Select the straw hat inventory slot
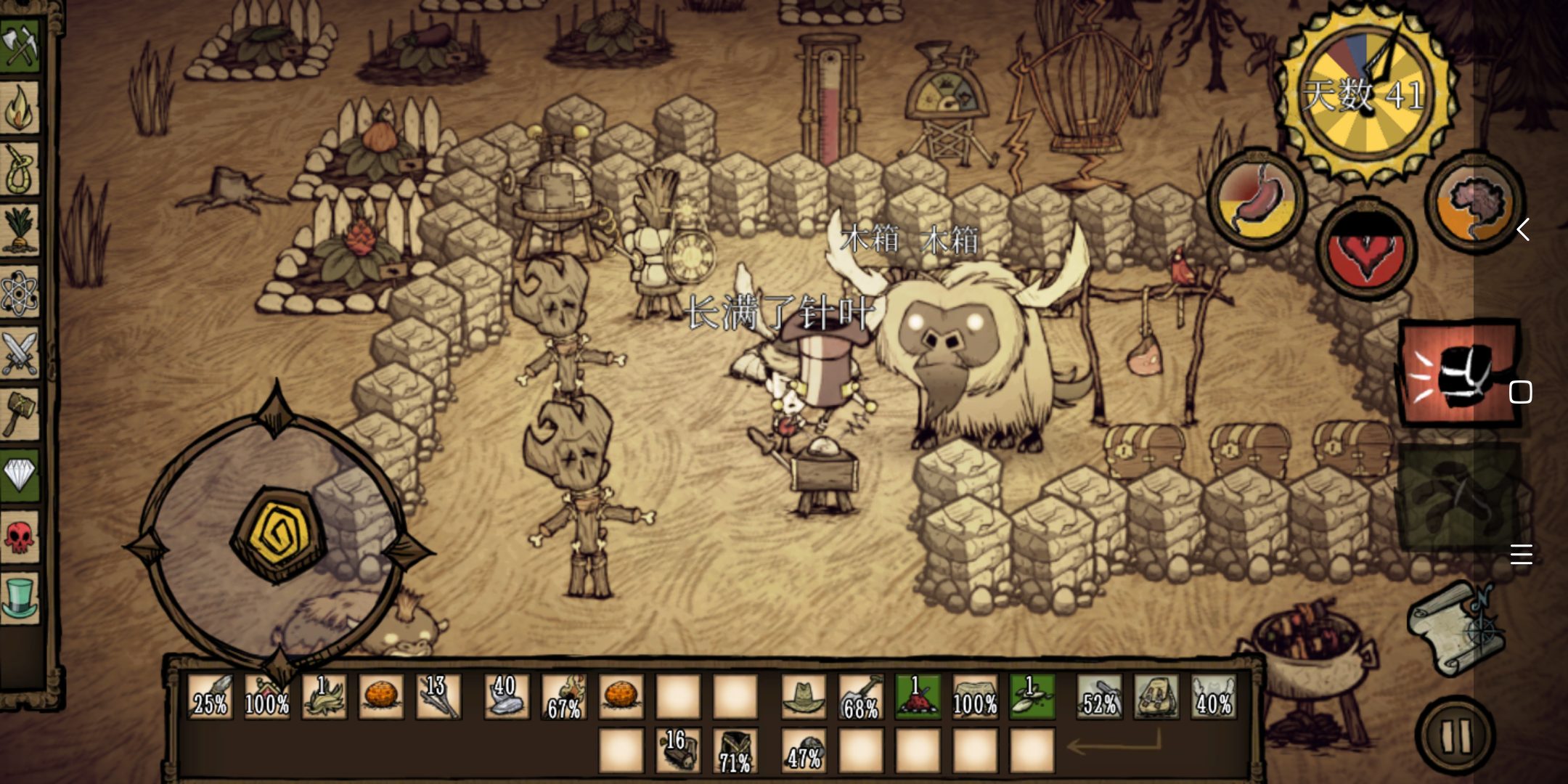The height and width of the screenshot is (784, 1568). coord(804,696)
